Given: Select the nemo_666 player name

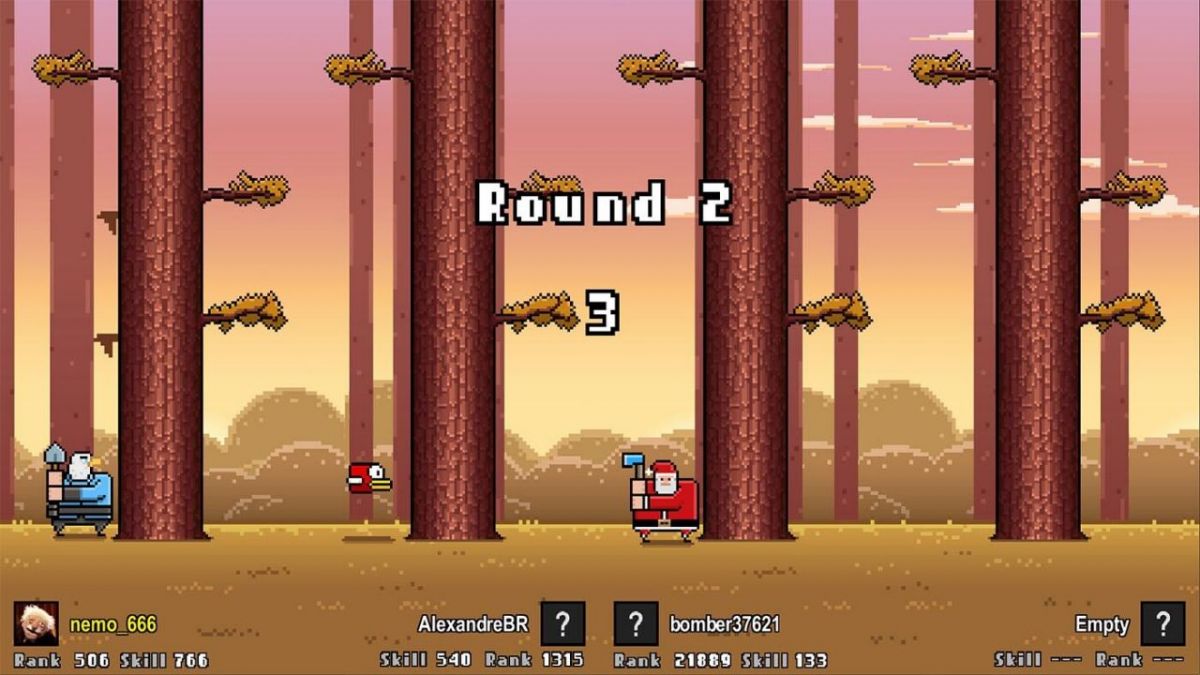Looking at the screenshot, I should (x=113, y=625).
